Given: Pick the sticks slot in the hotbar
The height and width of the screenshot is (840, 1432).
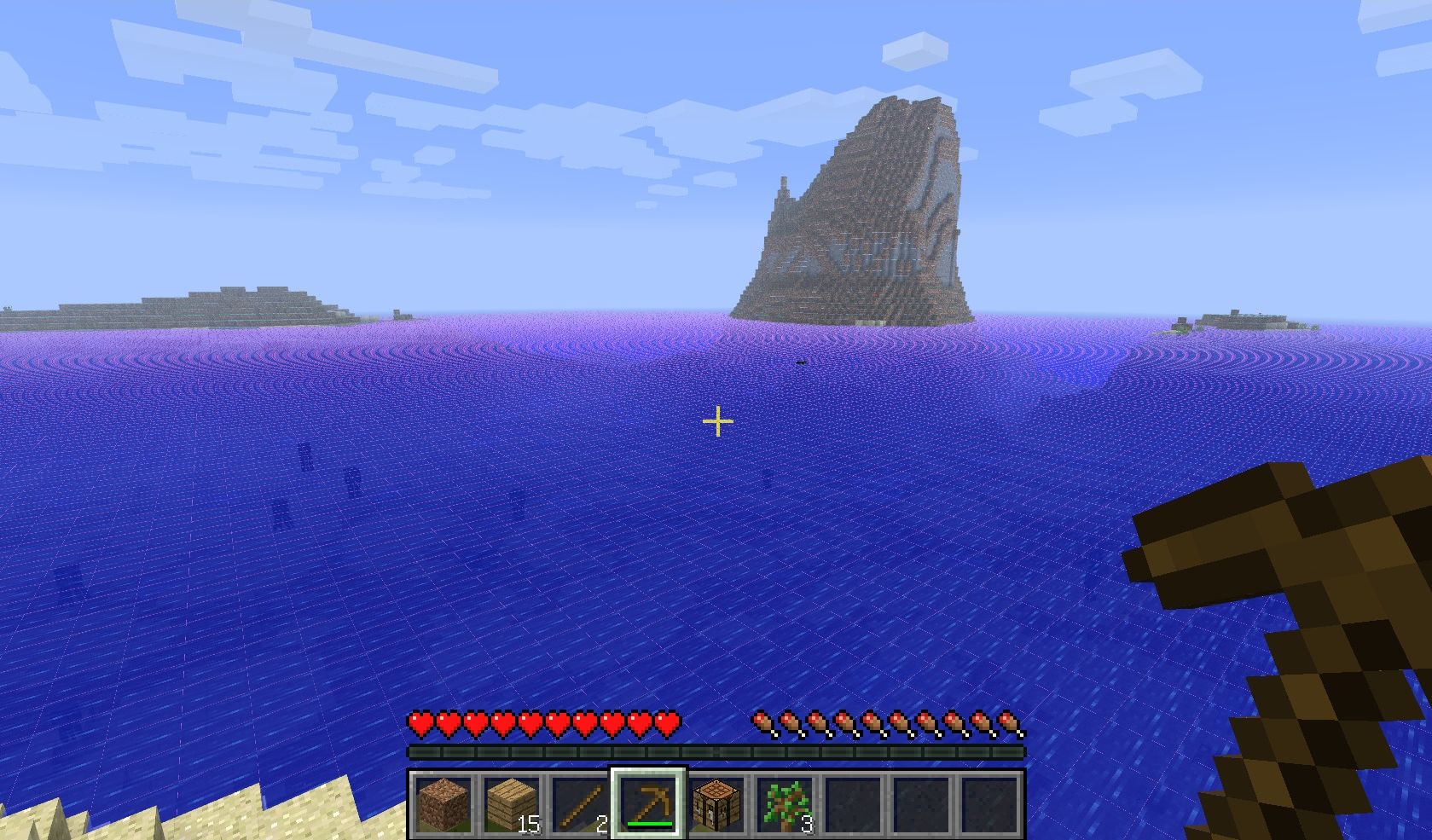Looking at the screenshot, I should click(x=579, y=804).
